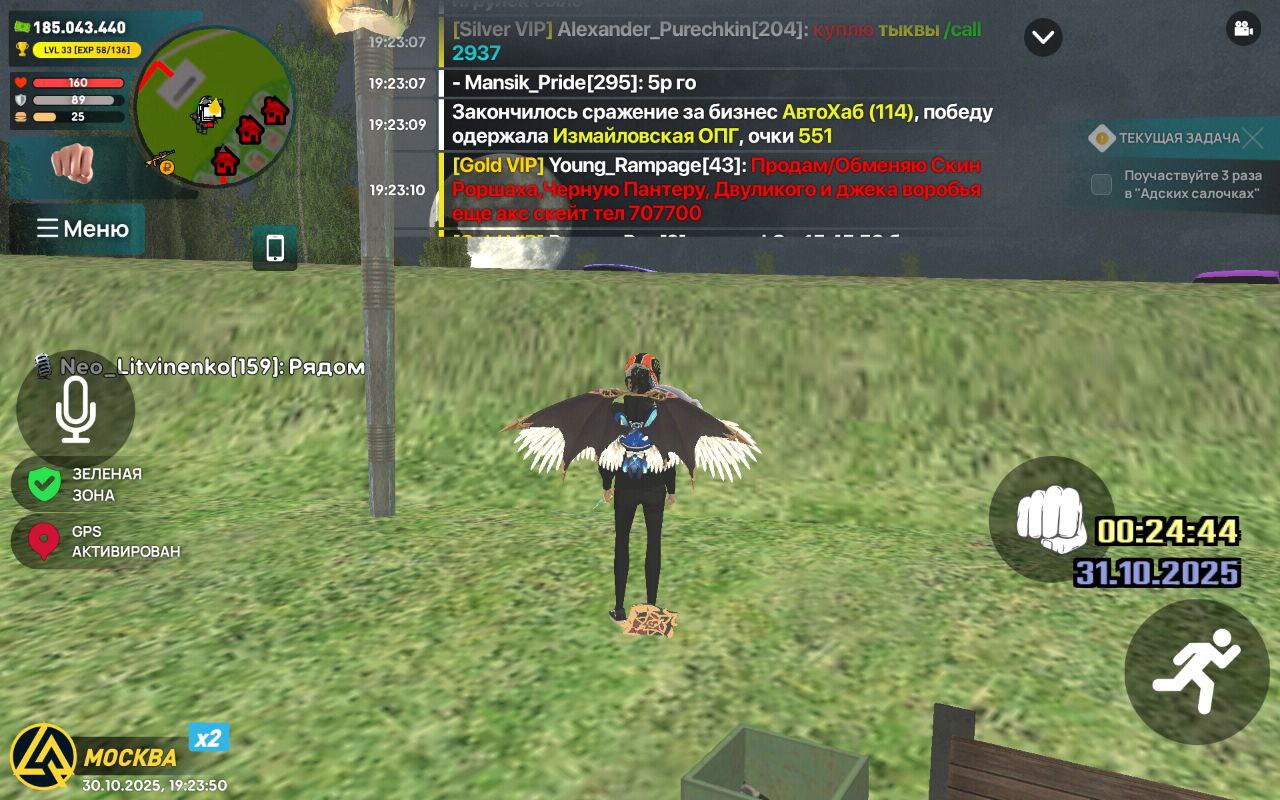Screen dimensions: 1280x800
Task: Open the camera spectator icon top right
Action: click(x=1243, y=29)
